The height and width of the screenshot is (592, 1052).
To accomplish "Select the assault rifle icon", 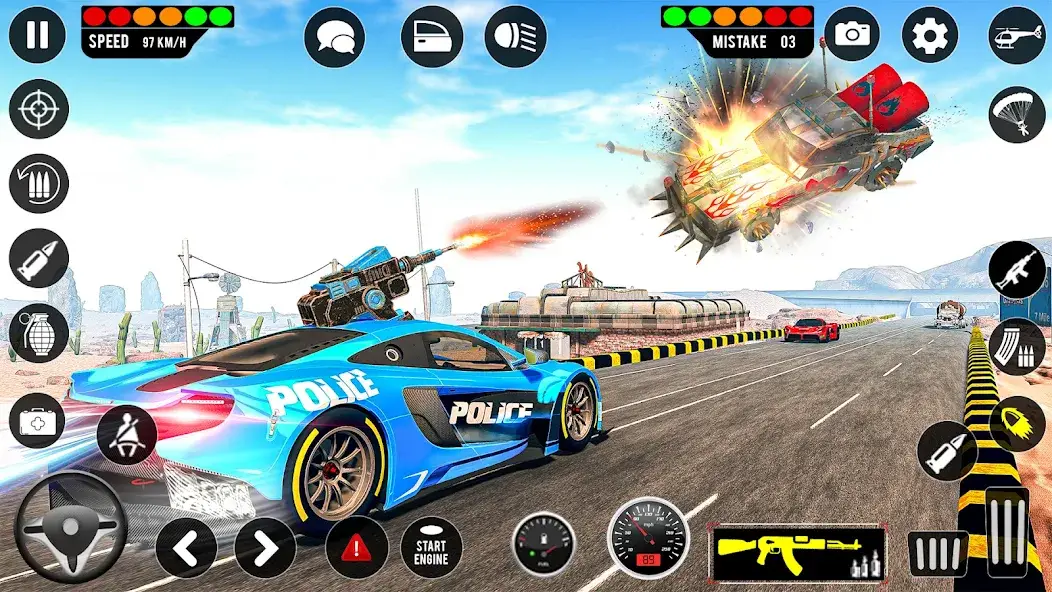I will pyautogui.click(x=1017, y=270).
